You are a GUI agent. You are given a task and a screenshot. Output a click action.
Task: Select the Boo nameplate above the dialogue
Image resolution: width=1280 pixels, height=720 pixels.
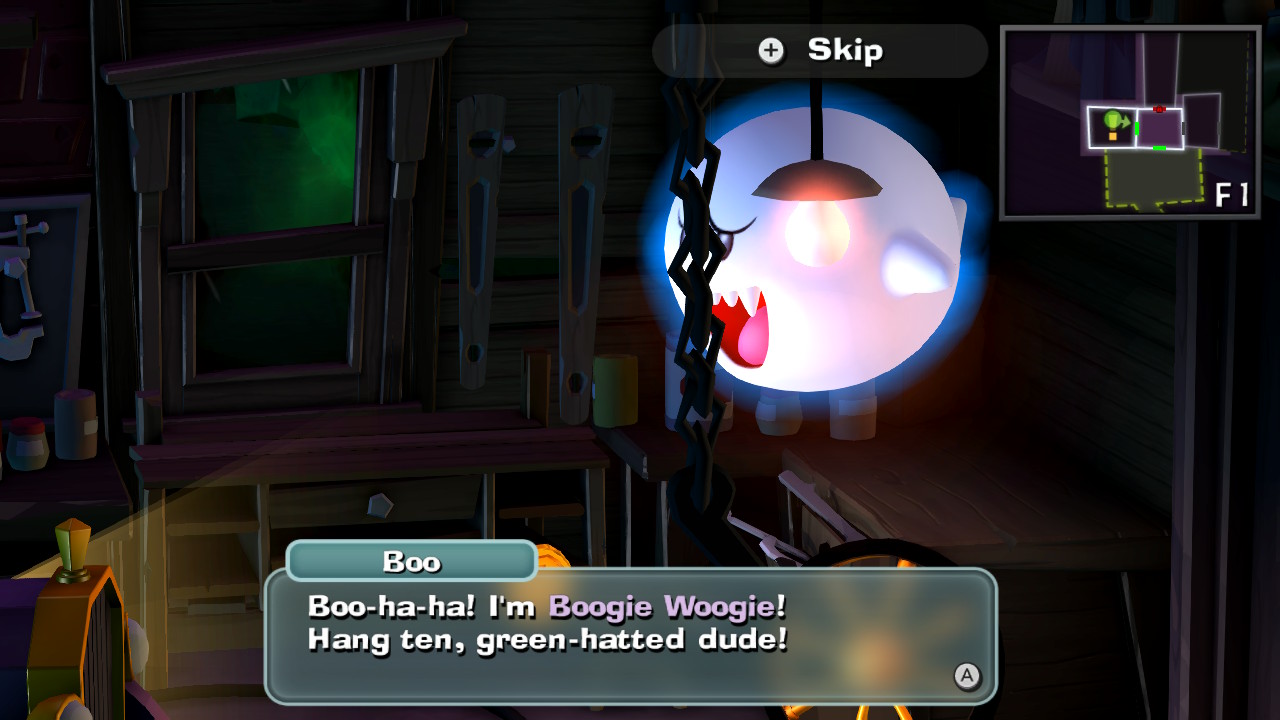tap(411, 562)
